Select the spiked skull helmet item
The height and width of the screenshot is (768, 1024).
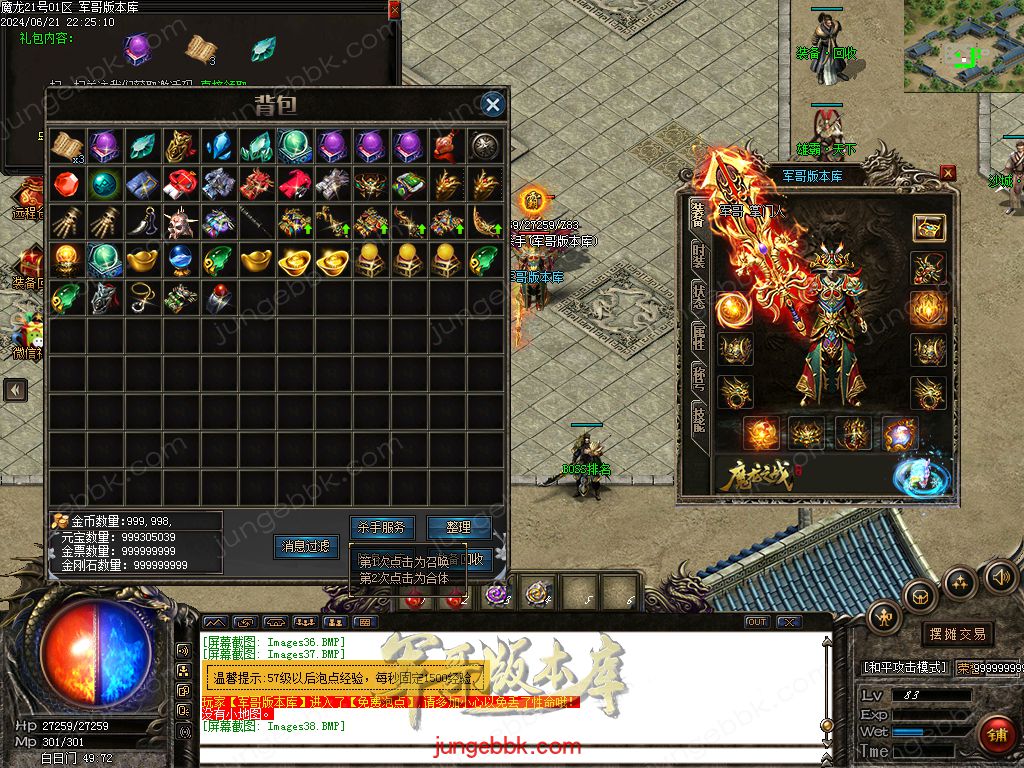click(x=181, y=221)
